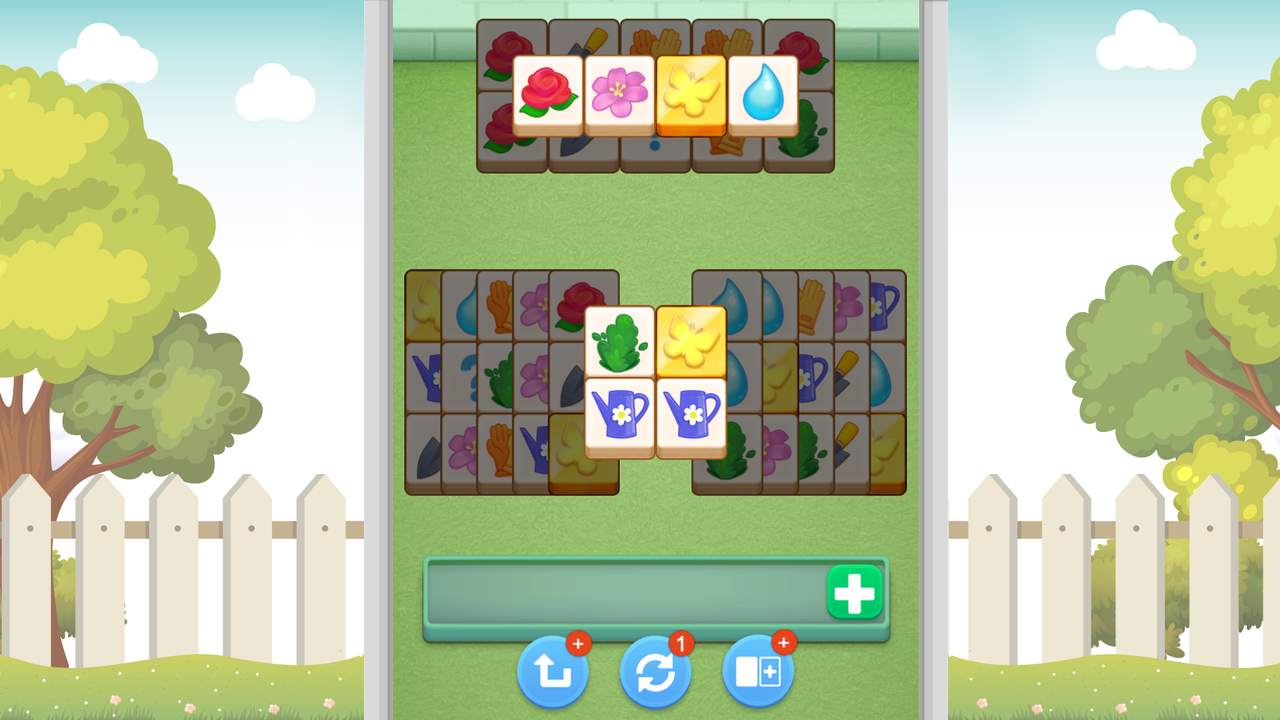Select the golden butterfly tile in the center
Image resolution: width=1280 pixels, height=720 pixels.
tap(691, 343)
